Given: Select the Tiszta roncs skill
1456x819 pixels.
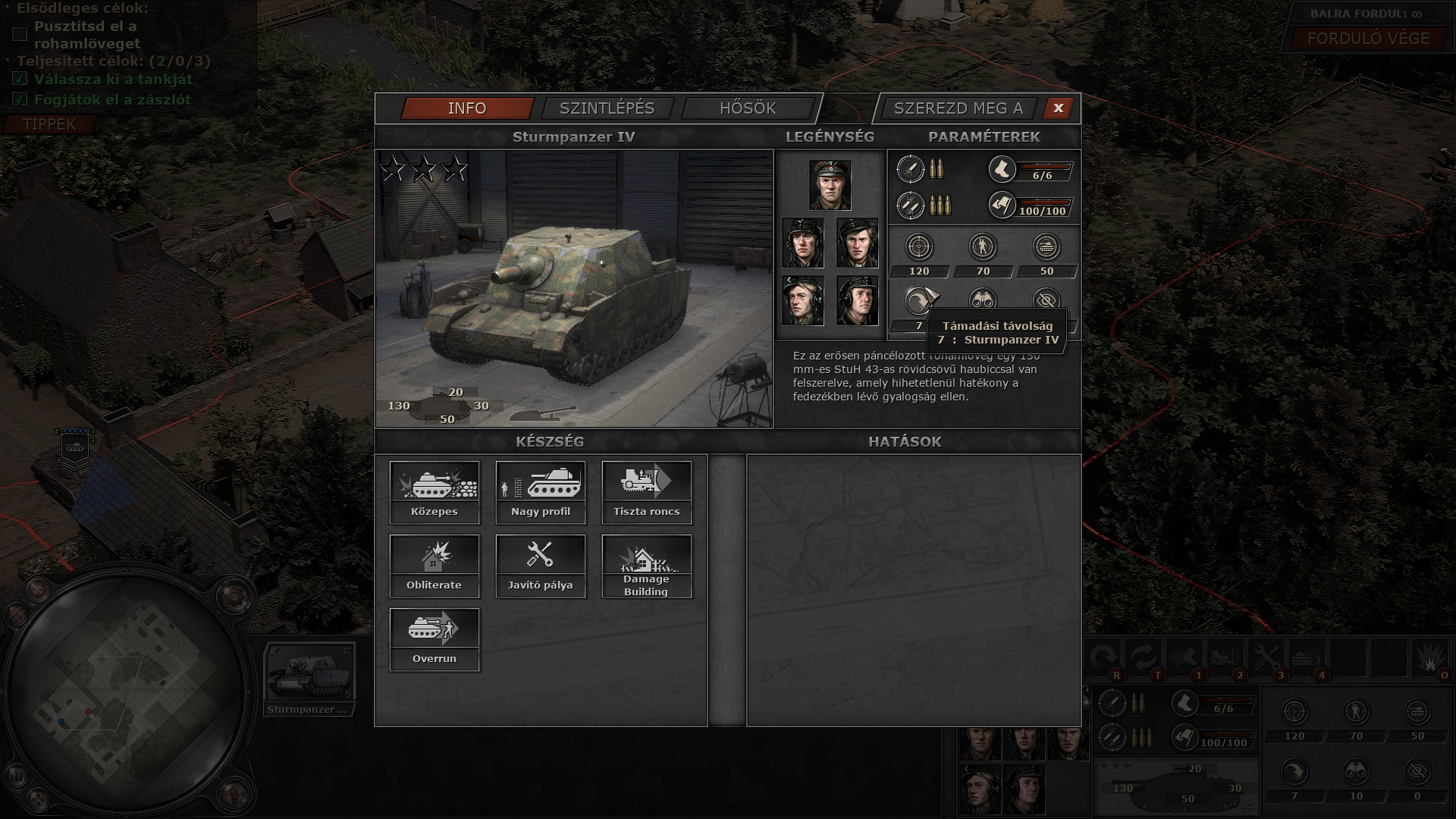Looking at the screenshot, I should click(647, 491).
